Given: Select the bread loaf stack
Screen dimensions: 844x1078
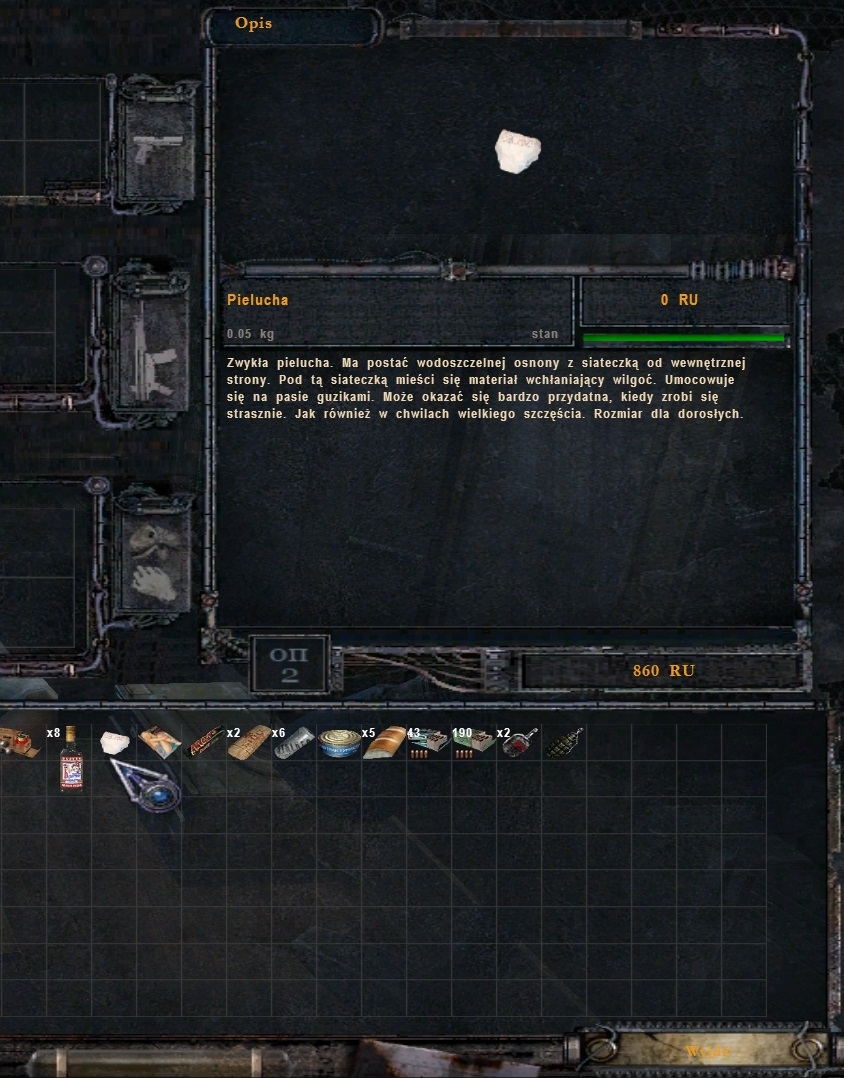Looking at the screenshot, I should [384, 742].
